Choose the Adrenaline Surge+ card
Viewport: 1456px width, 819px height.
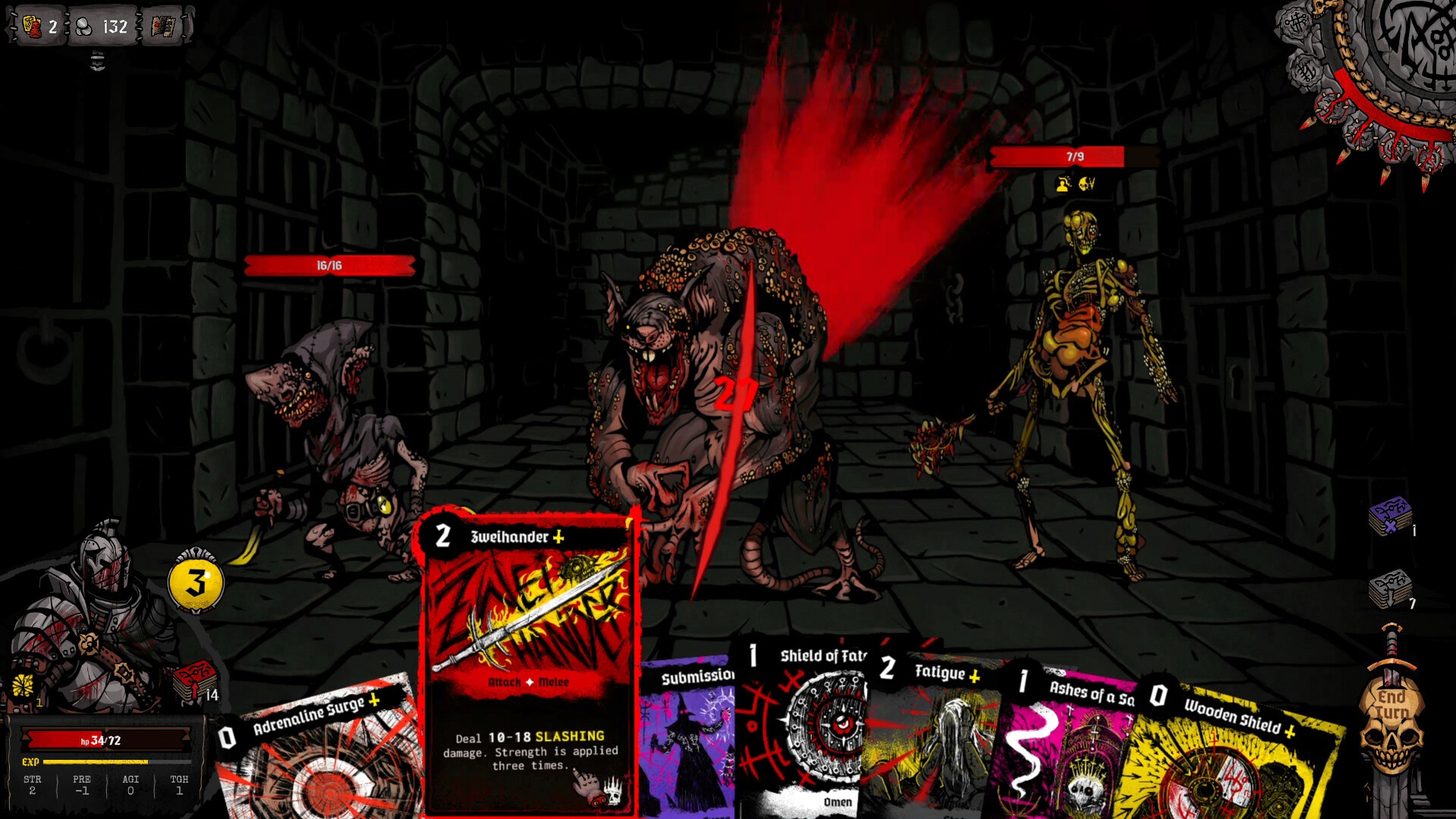click(318, 751)
